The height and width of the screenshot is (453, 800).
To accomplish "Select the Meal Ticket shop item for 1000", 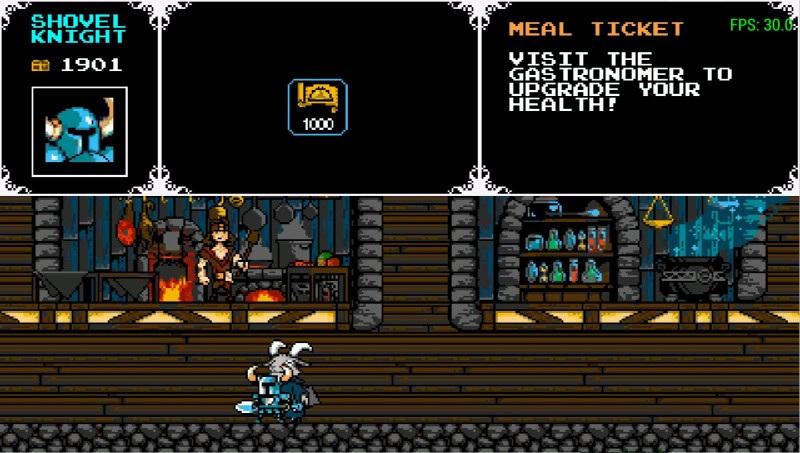I will (318, 106).
